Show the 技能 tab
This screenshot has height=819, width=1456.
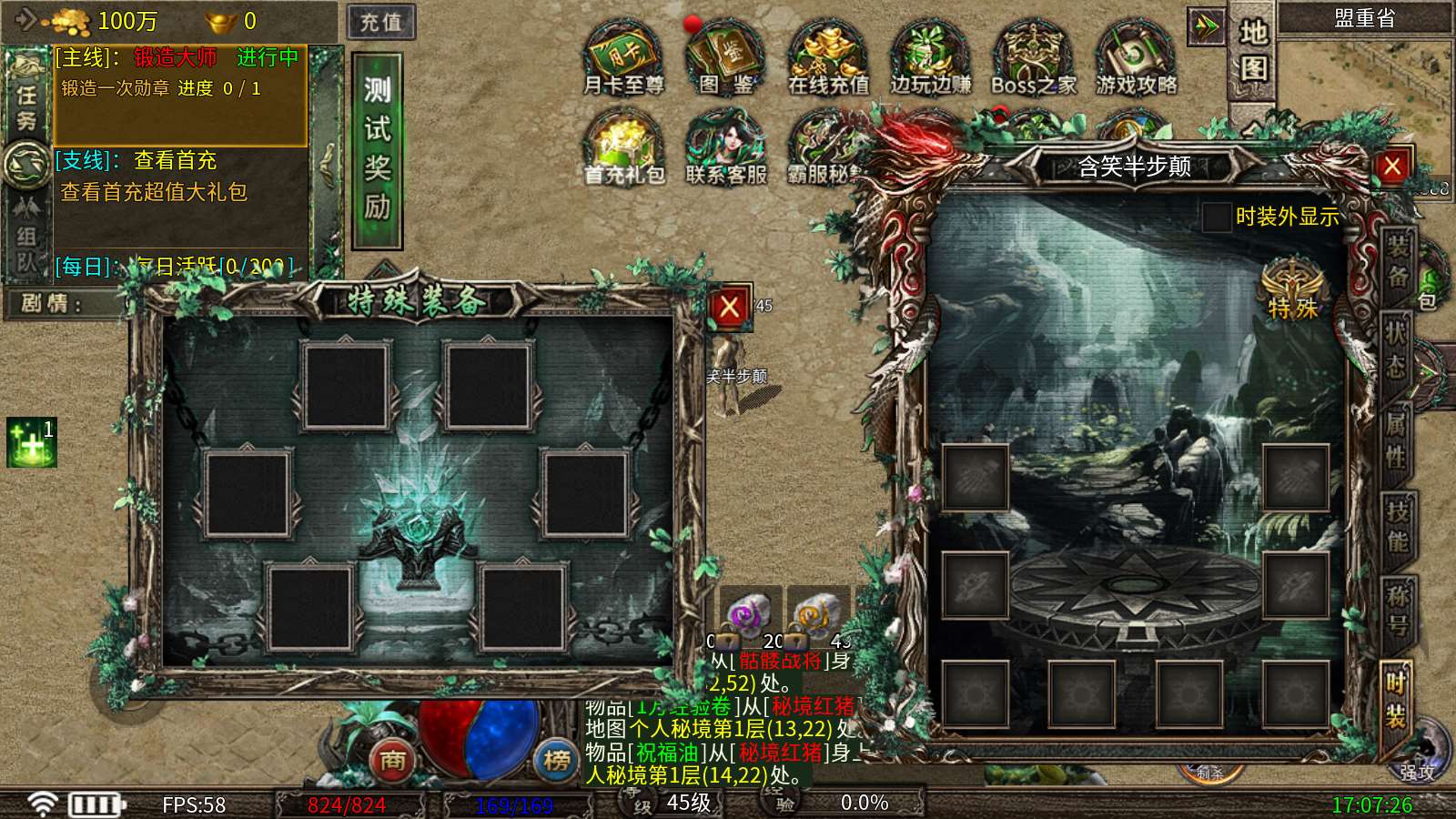(1397, 526)
